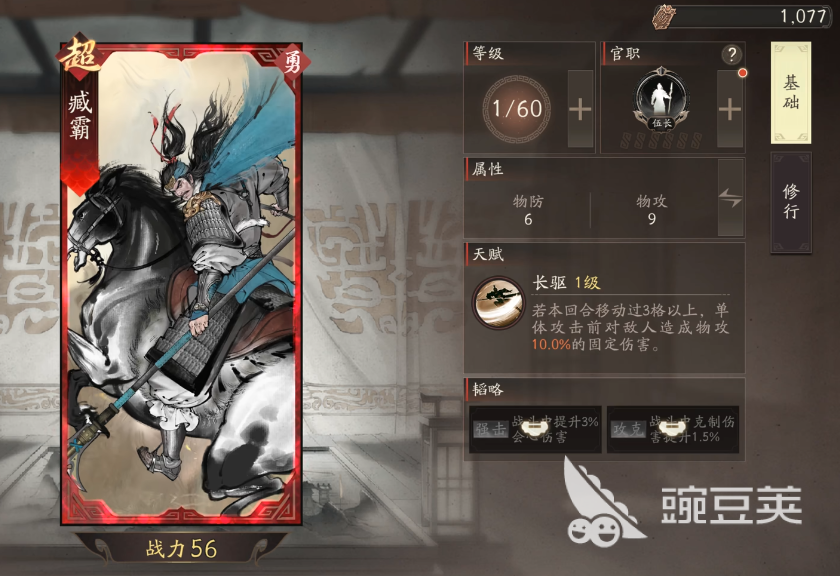Switch to the 基础 tab
840x576 pixels.
pos(790,93)
